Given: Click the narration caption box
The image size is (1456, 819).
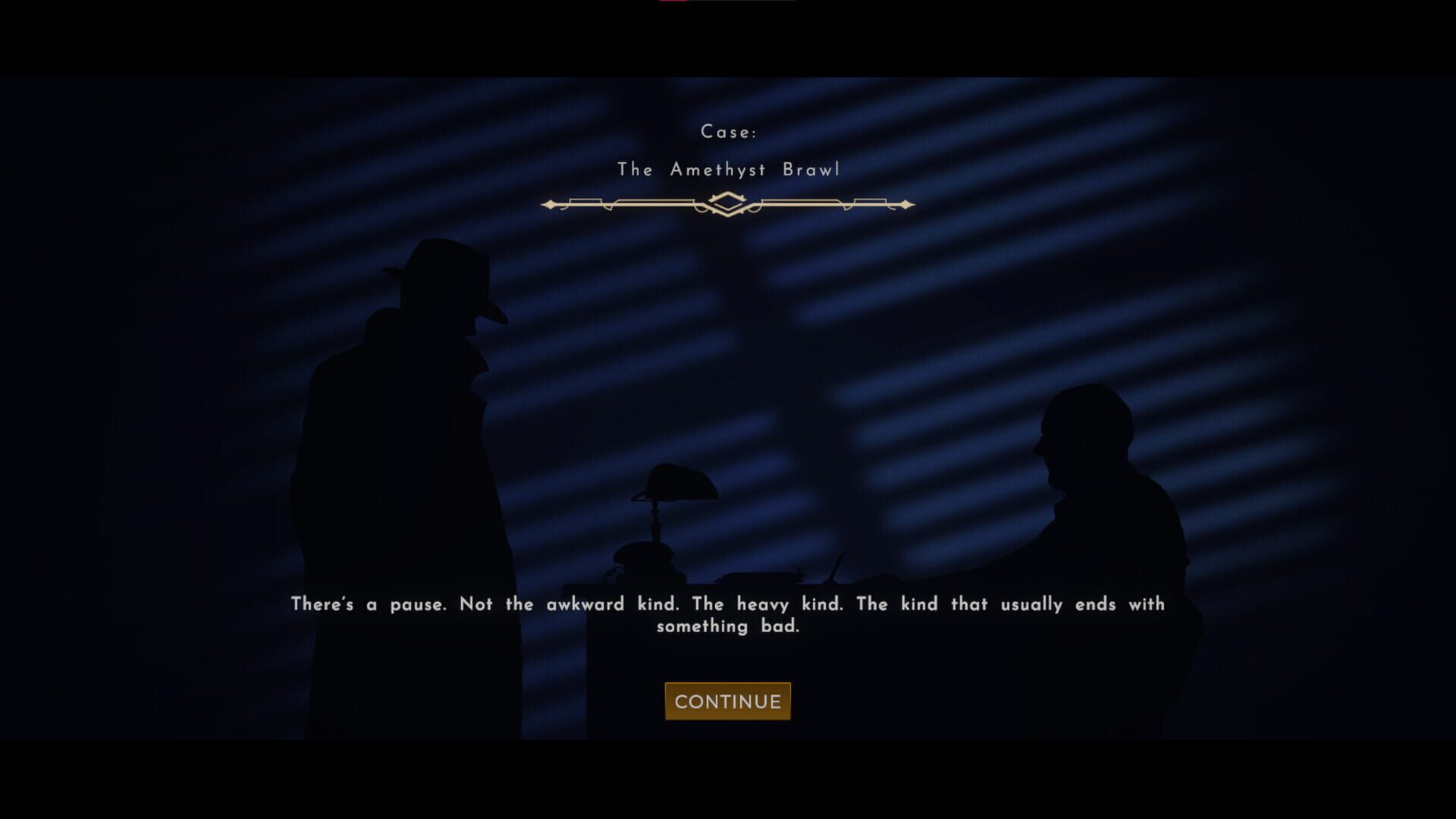Looking at the screenshot, I should click(726, 614).
